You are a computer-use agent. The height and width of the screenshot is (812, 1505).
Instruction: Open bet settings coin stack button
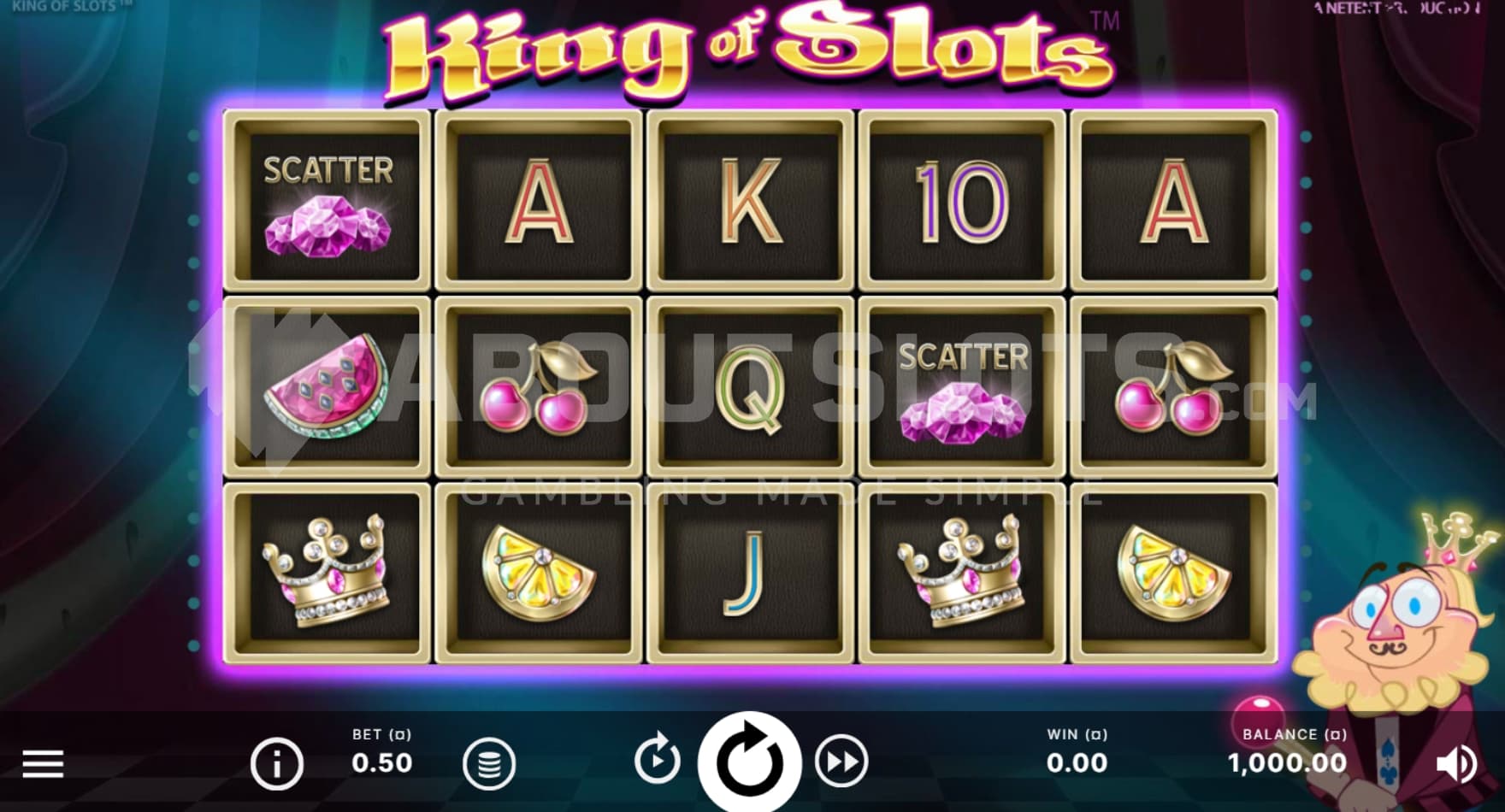489,763
